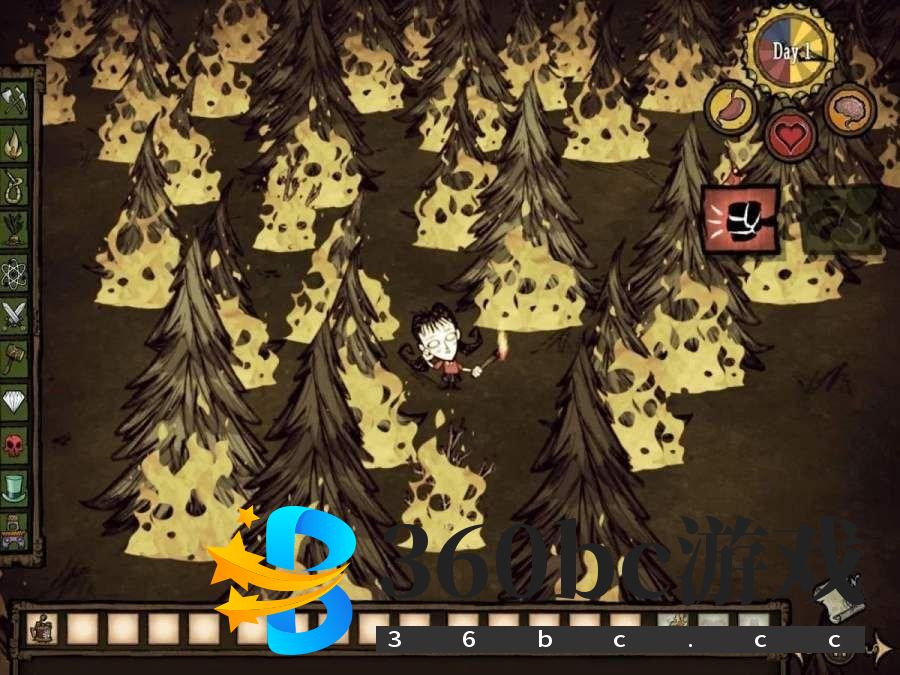Open the Science tab with atom icon

pyautogui.click(x=14, y=271)
